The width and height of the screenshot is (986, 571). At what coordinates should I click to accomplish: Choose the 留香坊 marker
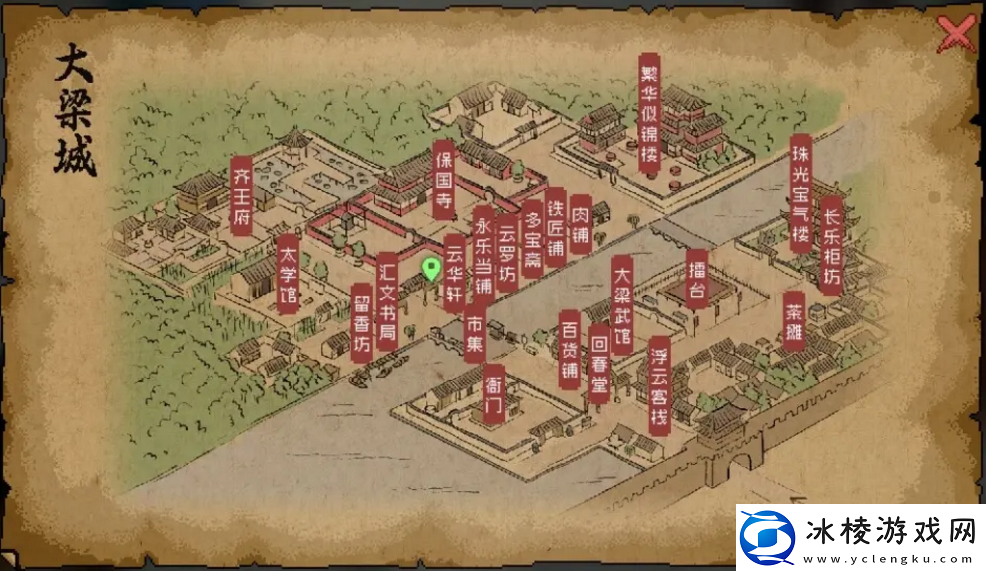pos(362,320)
